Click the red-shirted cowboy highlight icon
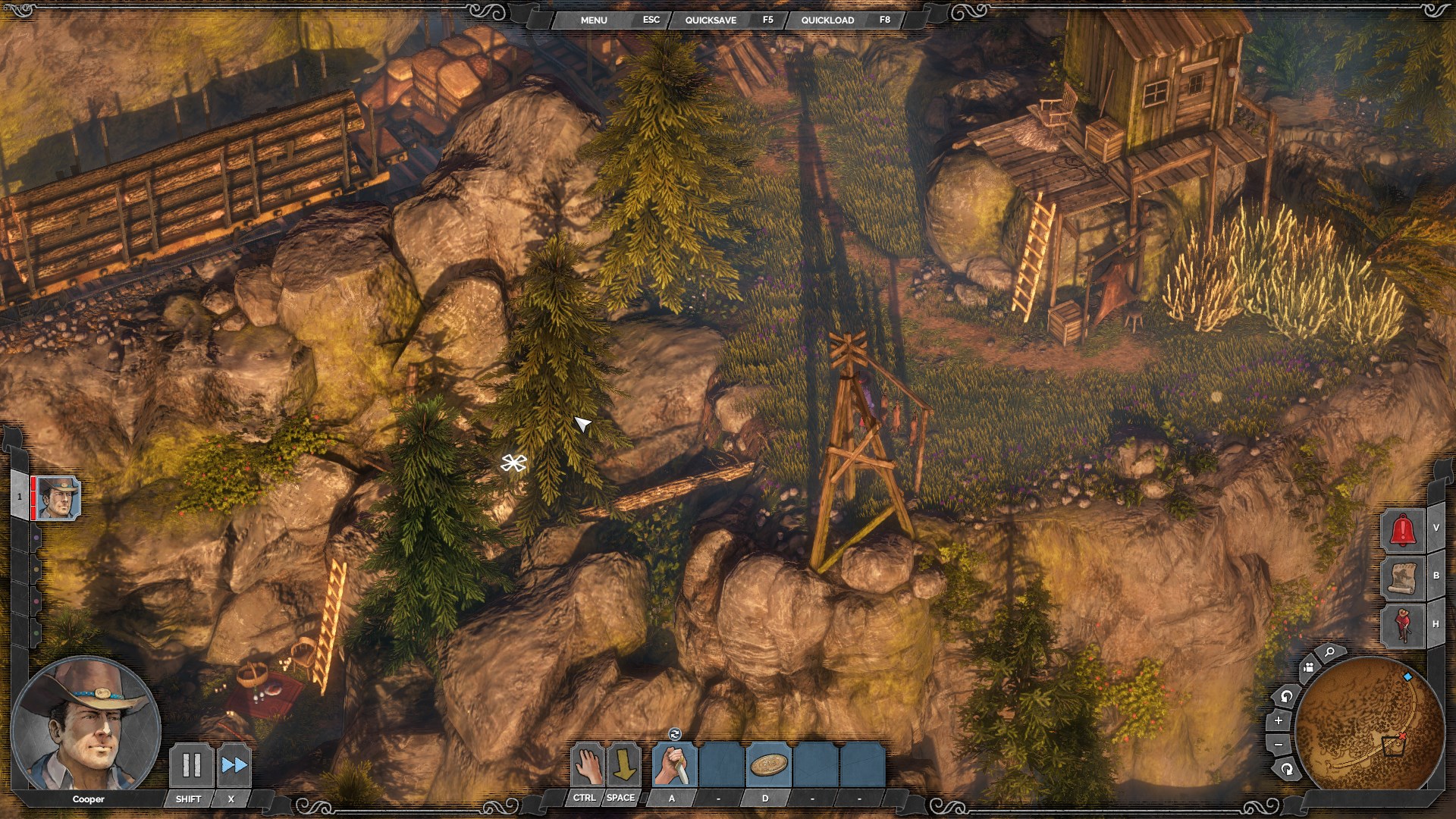 coord(1404,625)
